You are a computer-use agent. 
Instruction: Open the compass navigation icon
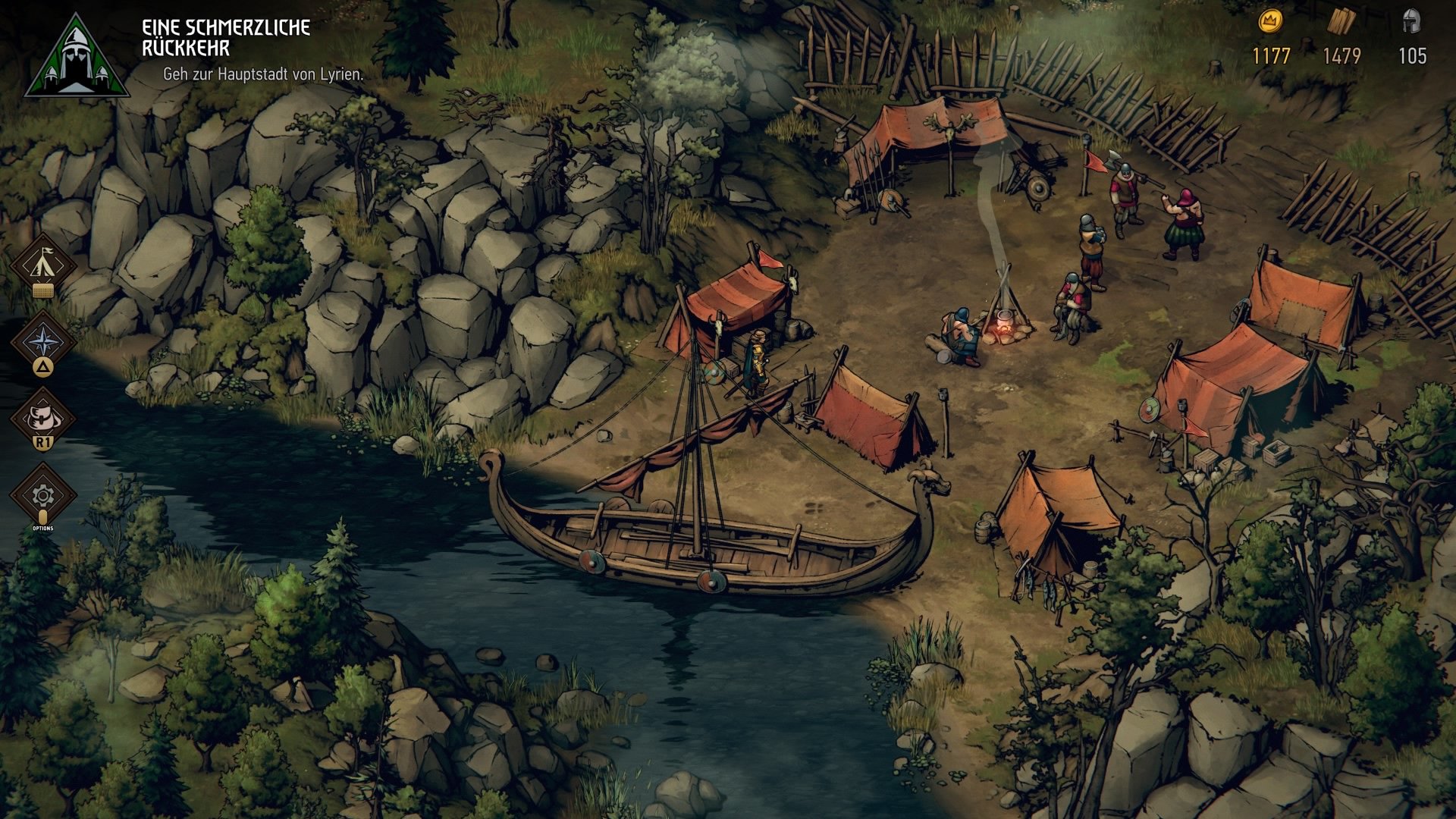tap(43, 343)
